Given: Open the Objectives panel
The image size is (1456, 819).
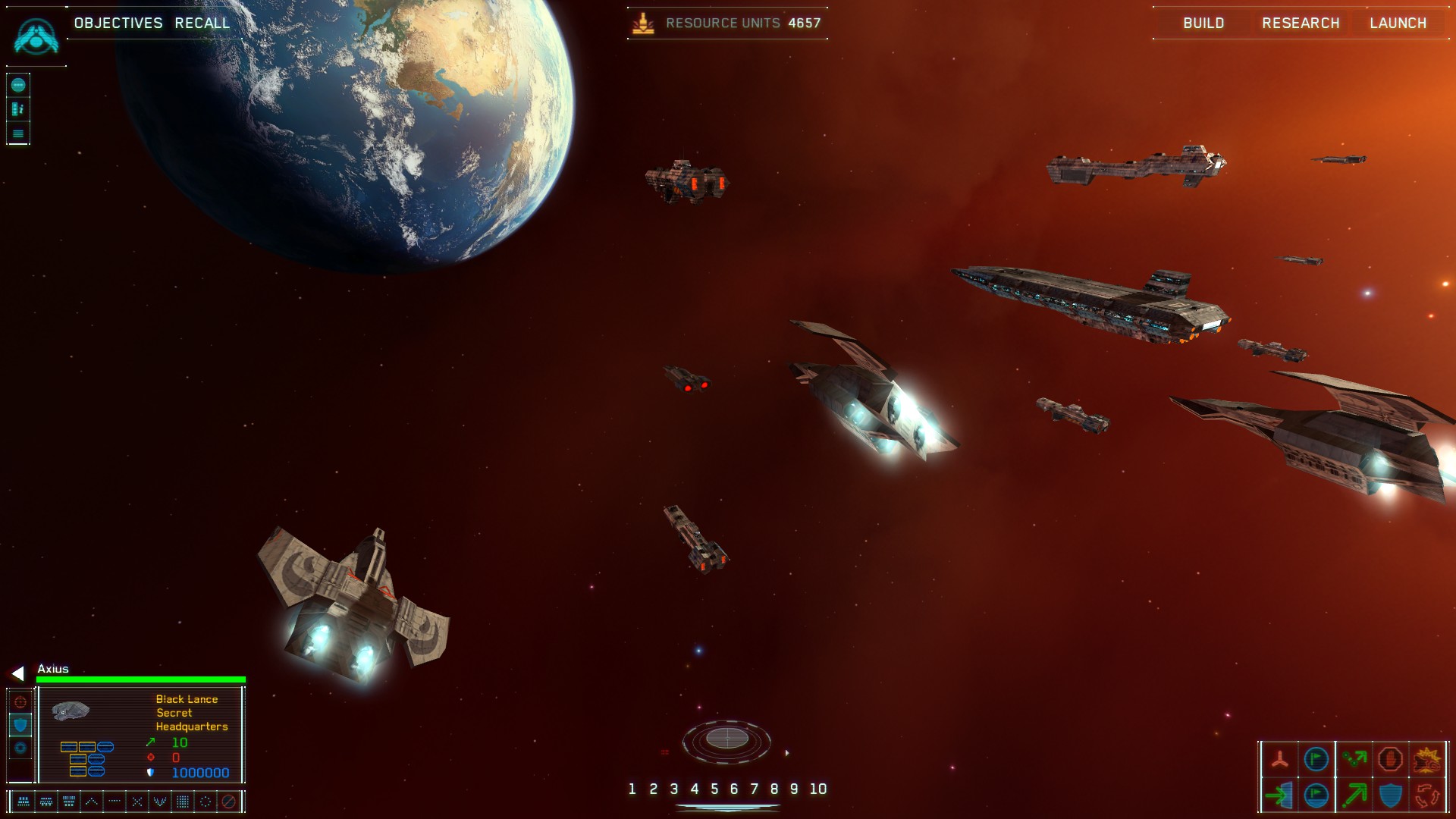Looking at the screenshot, I should point(118,24).
